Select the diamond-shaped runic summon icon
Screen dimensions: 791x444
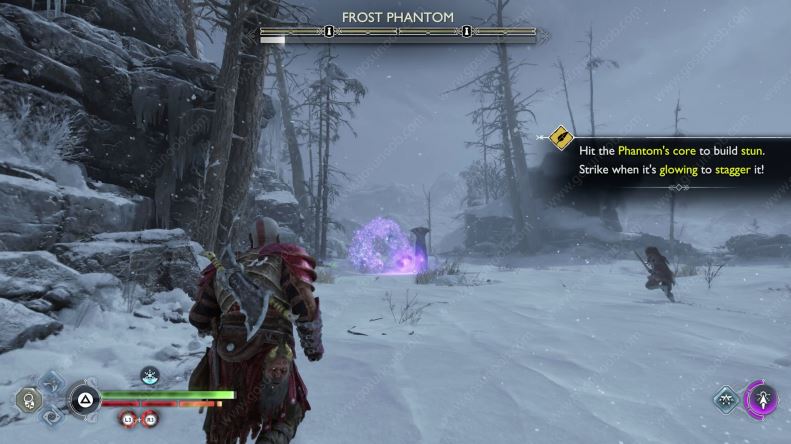(x=727, y=401)
